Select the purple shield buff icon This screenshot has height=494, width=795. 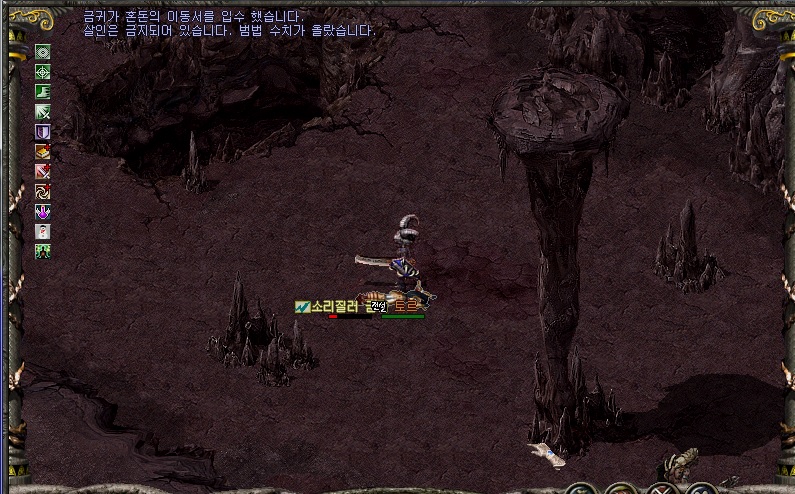[x=43, y=132]
